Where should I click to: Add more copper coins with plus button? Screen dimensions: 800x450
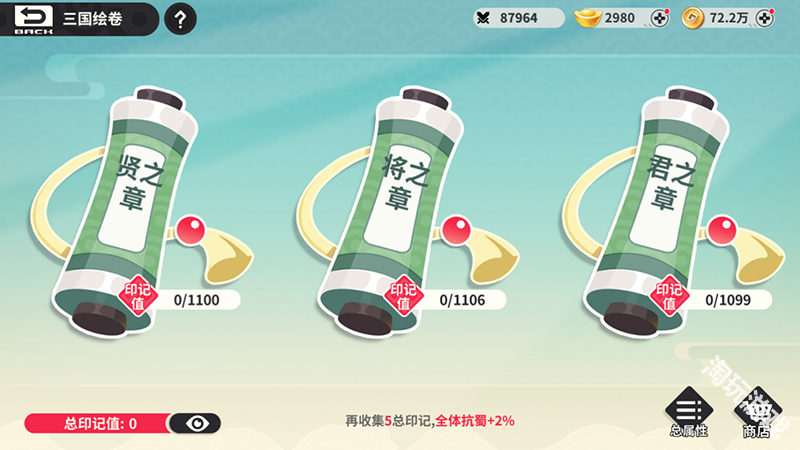764,18
